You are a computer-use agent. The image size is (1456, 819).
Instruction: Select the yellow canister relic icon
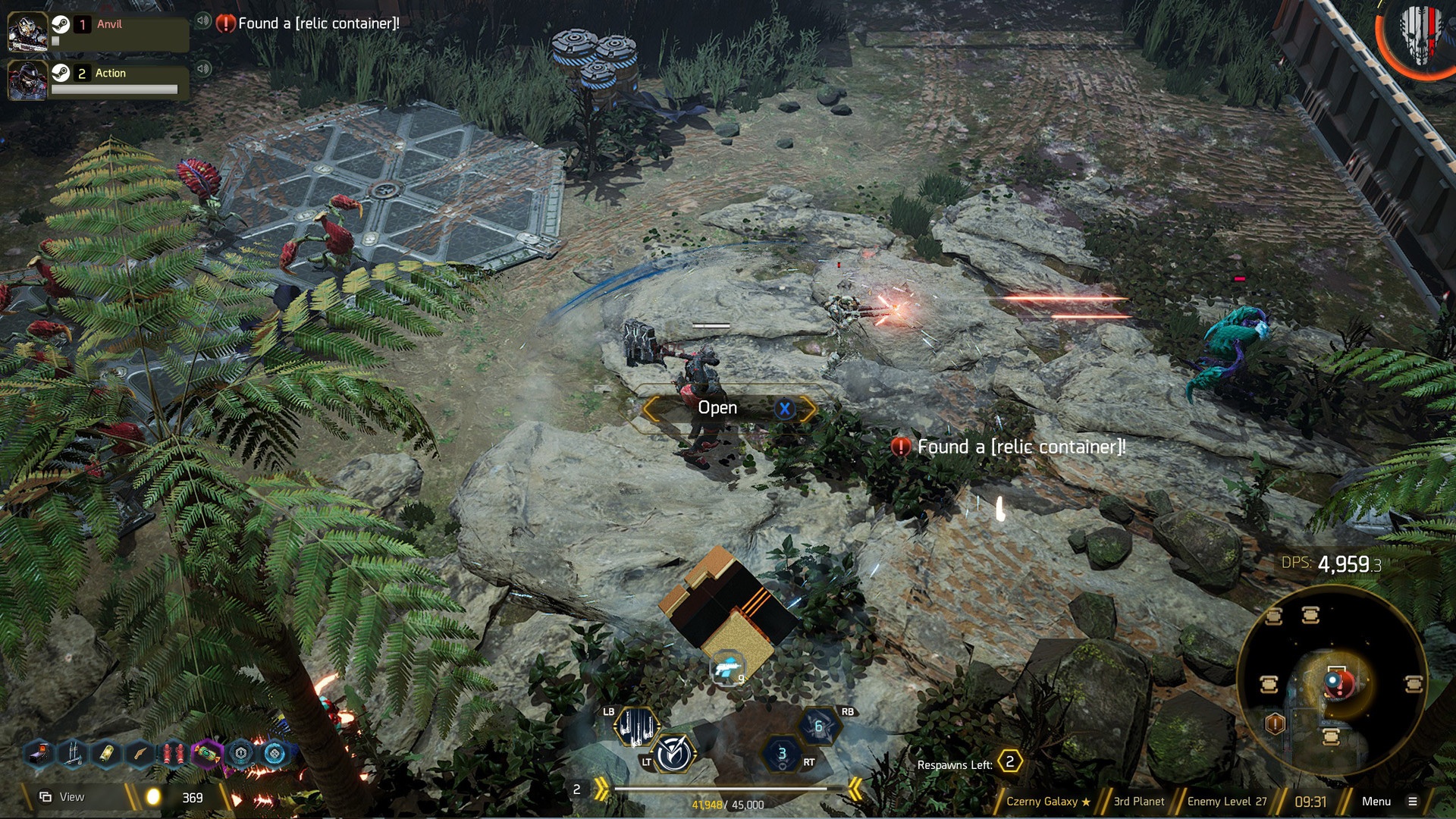click(x=107, y=754)
